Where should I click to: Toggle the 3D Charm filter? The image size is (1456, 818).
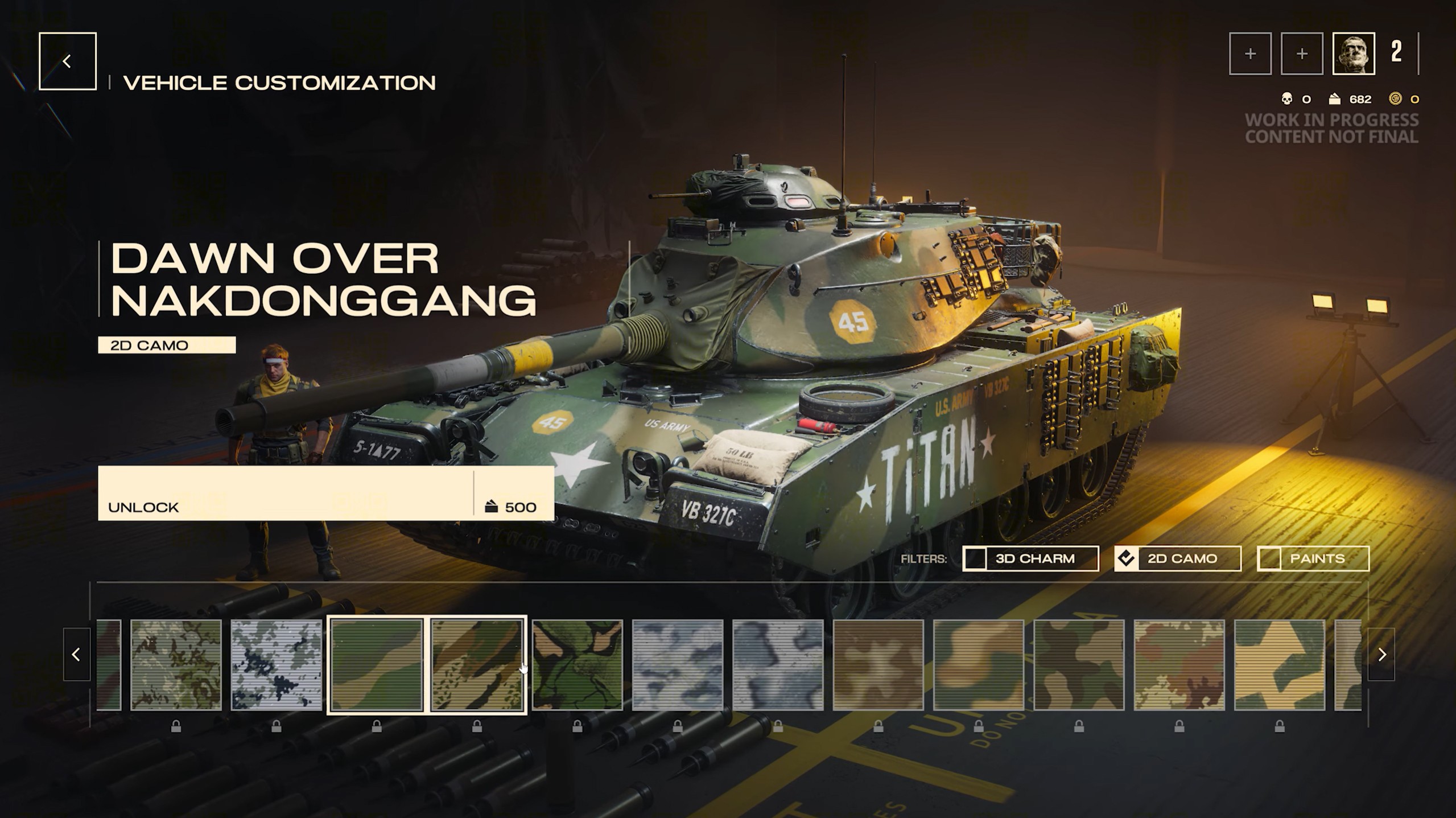click(1030, 558)
